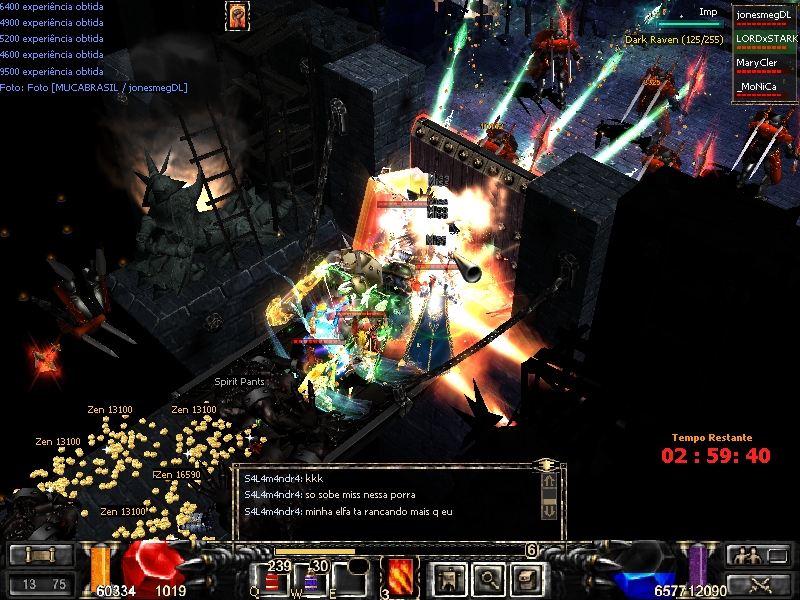
Task: Select party member MaryCler
Action: (763, 64)
